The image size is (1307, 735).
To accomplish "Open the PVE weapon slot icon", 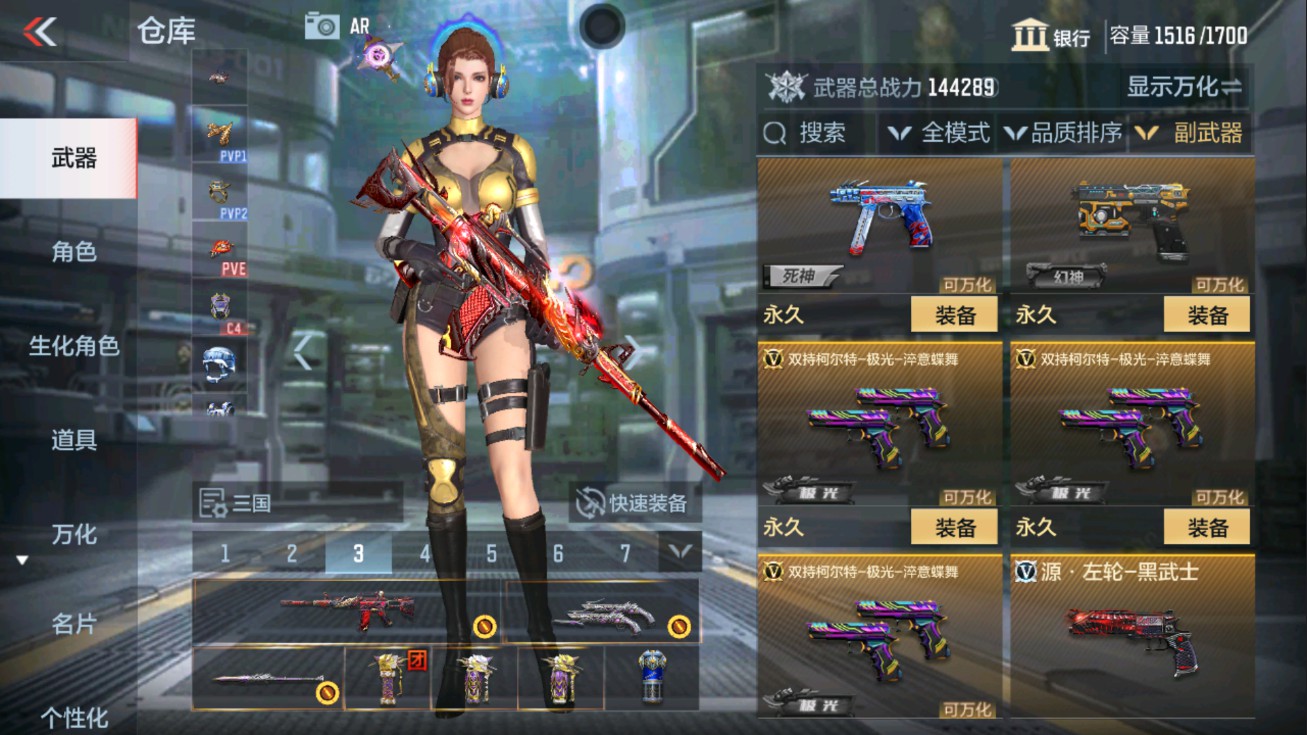I will [220, 250].
